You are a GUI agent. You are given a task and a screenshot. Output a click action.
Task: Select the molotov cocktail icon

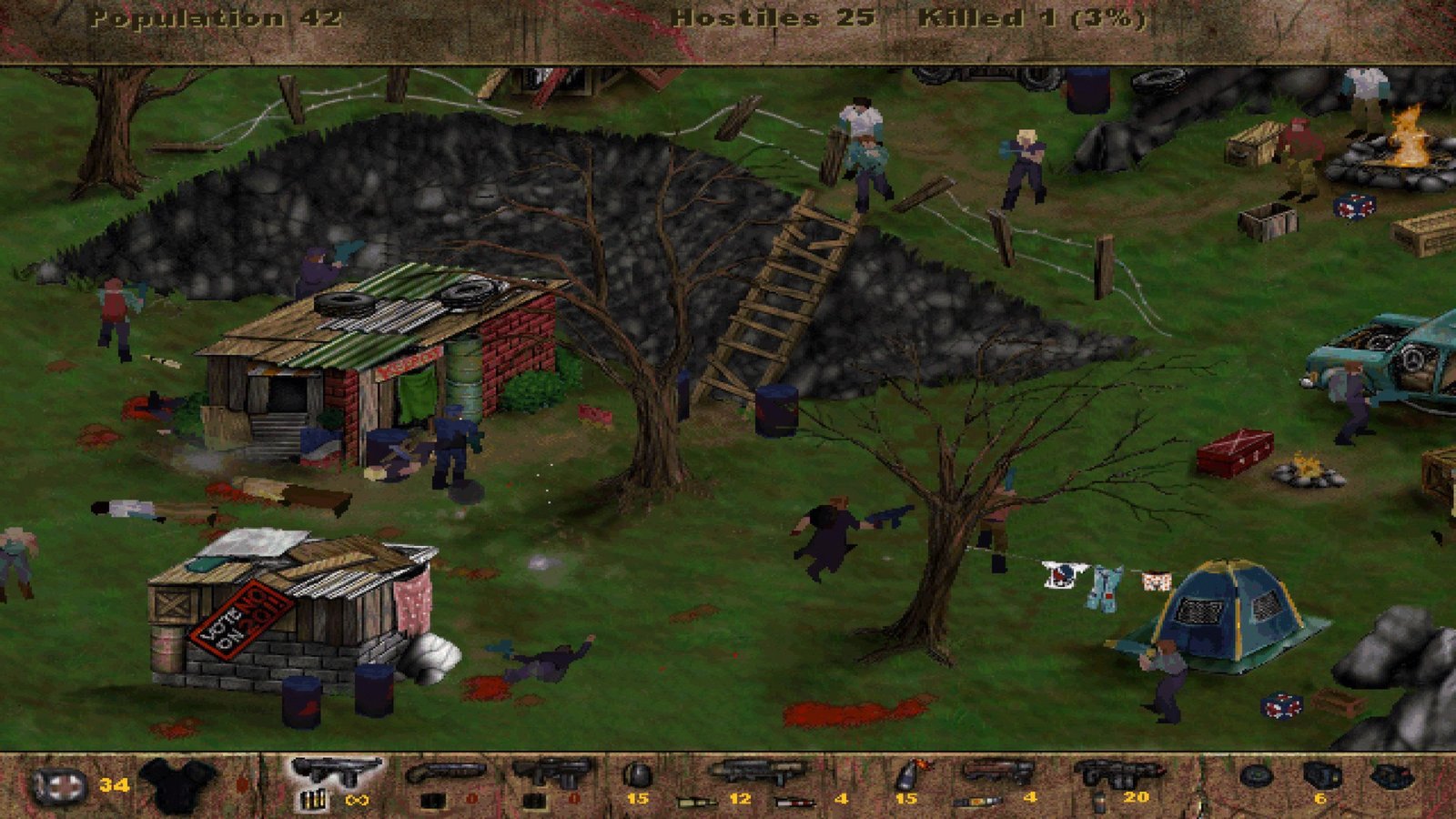click(907, 775)
